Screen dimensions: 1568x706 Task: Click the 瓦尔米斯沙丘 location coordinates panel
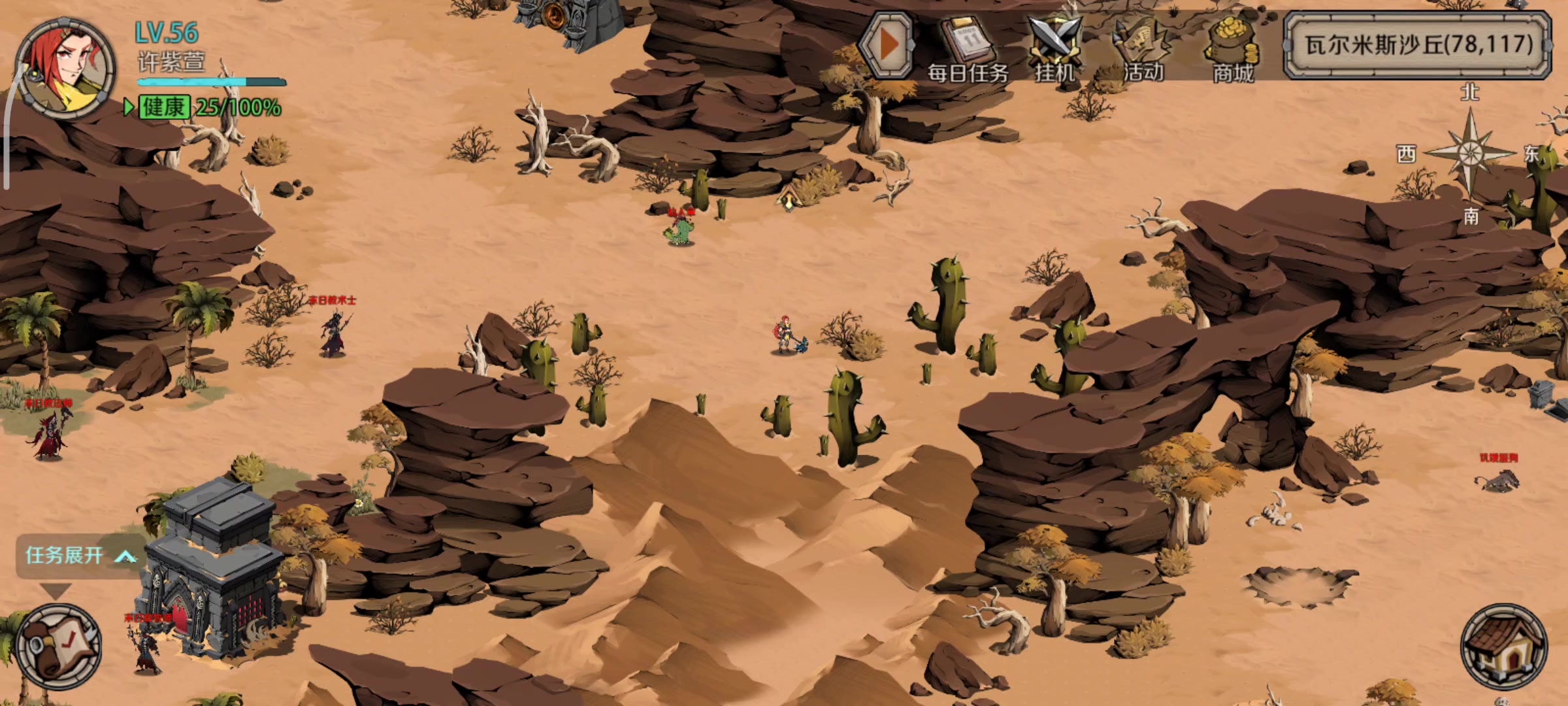coord(1418,44)
